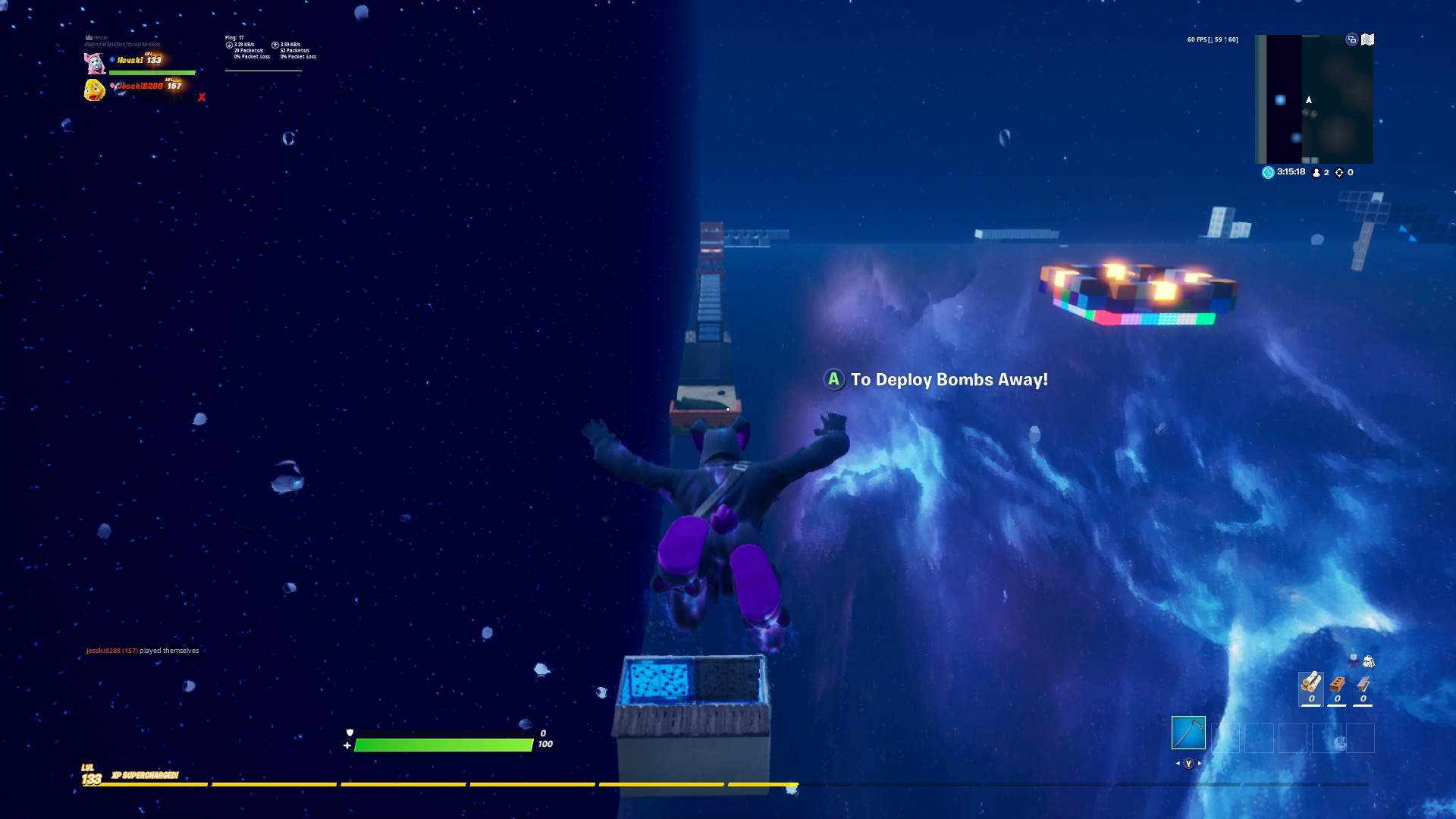1456x819 pixels.
Task: Click the left arrow beside the Y button
Action: coord(1178,764)
